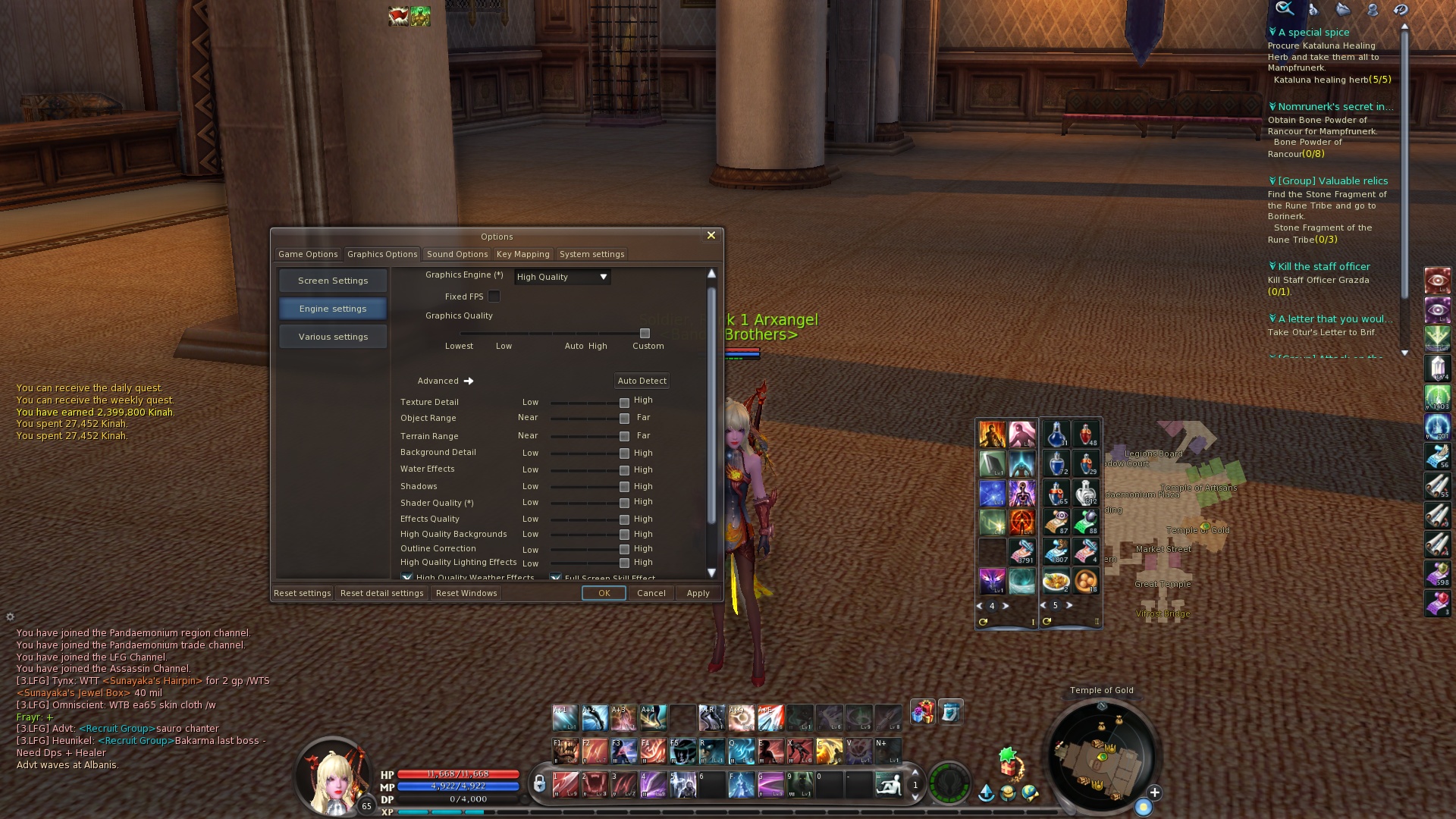Confirm options with the OK button
1456x819 pixels.
[604, 593]
